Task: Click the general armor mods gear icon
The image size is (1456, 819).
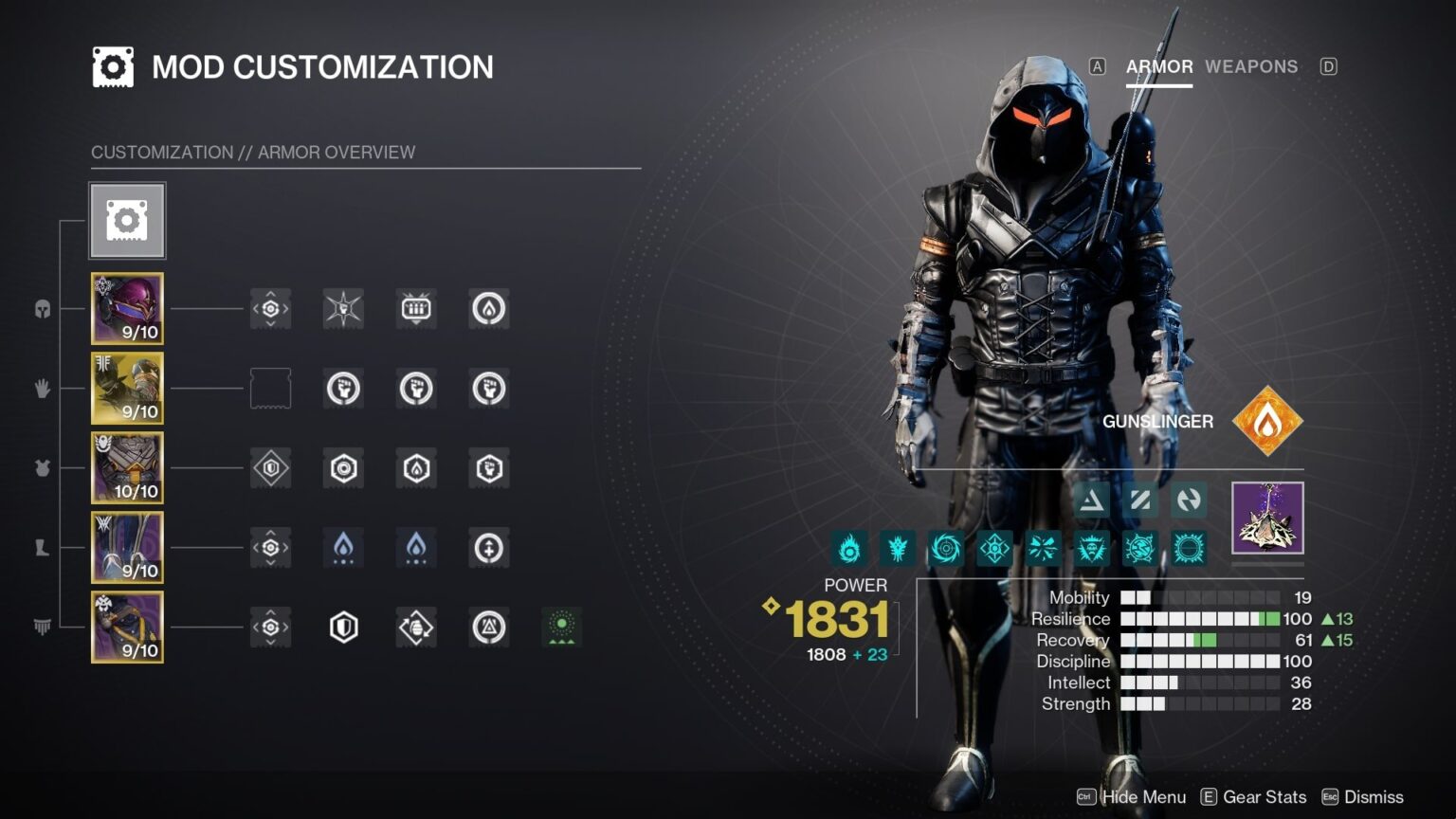Action: (127, 220)
